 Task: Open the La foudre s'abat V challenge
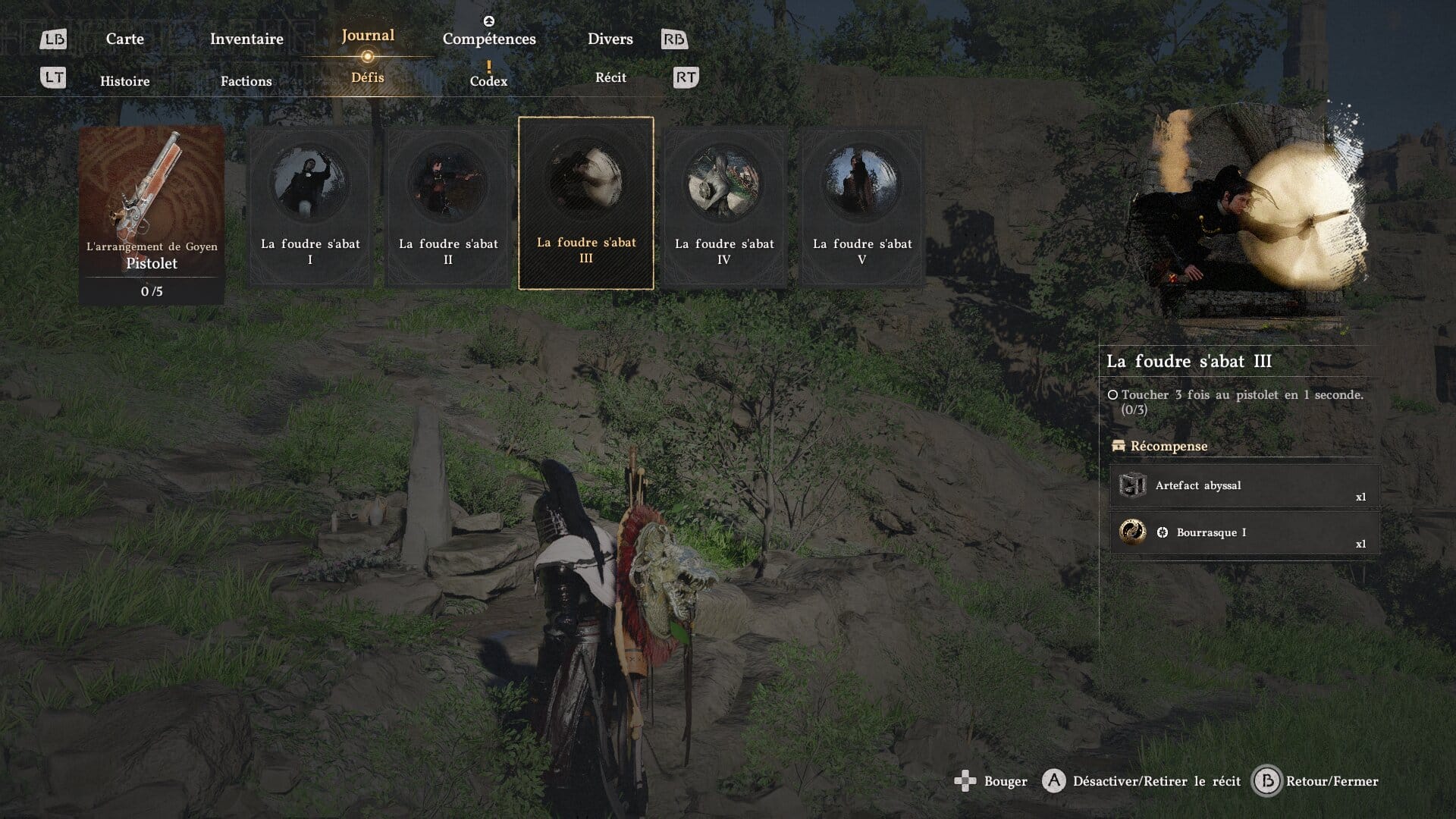tap(862, 206)
